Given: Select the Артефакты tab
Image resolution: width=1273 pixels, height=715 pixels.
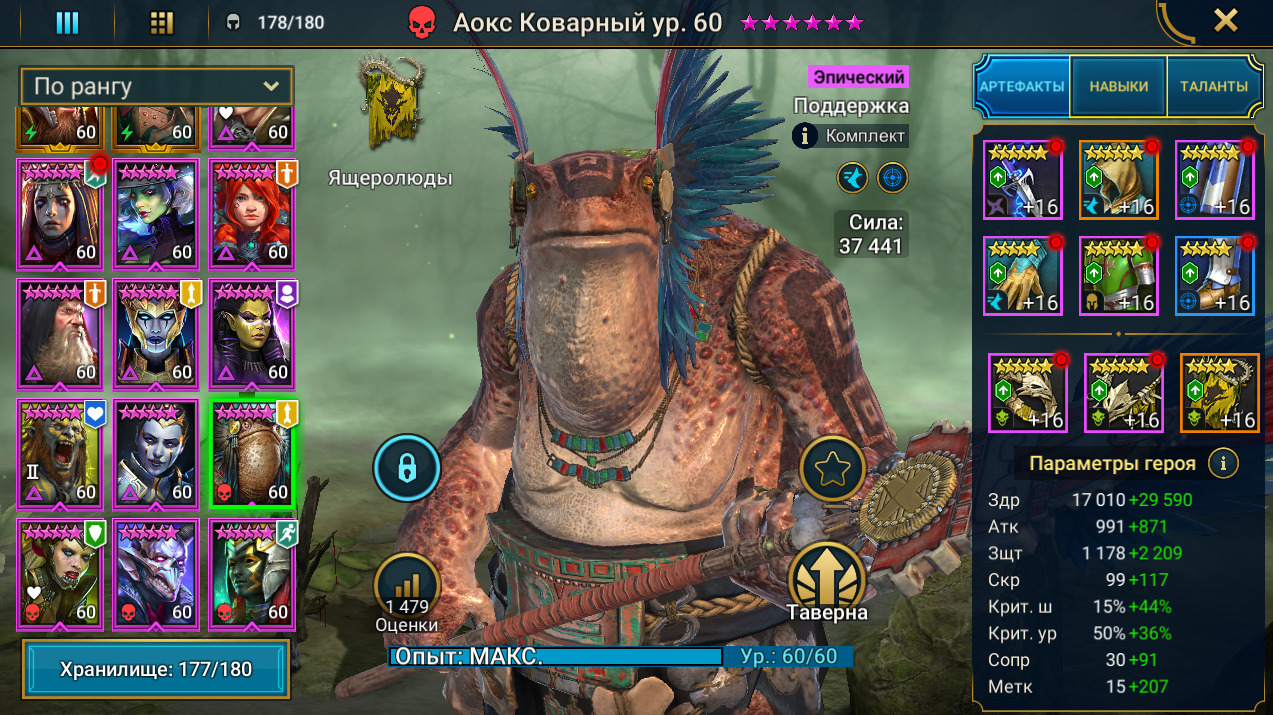Looking at the screenshot, I should click(1022, 87).
